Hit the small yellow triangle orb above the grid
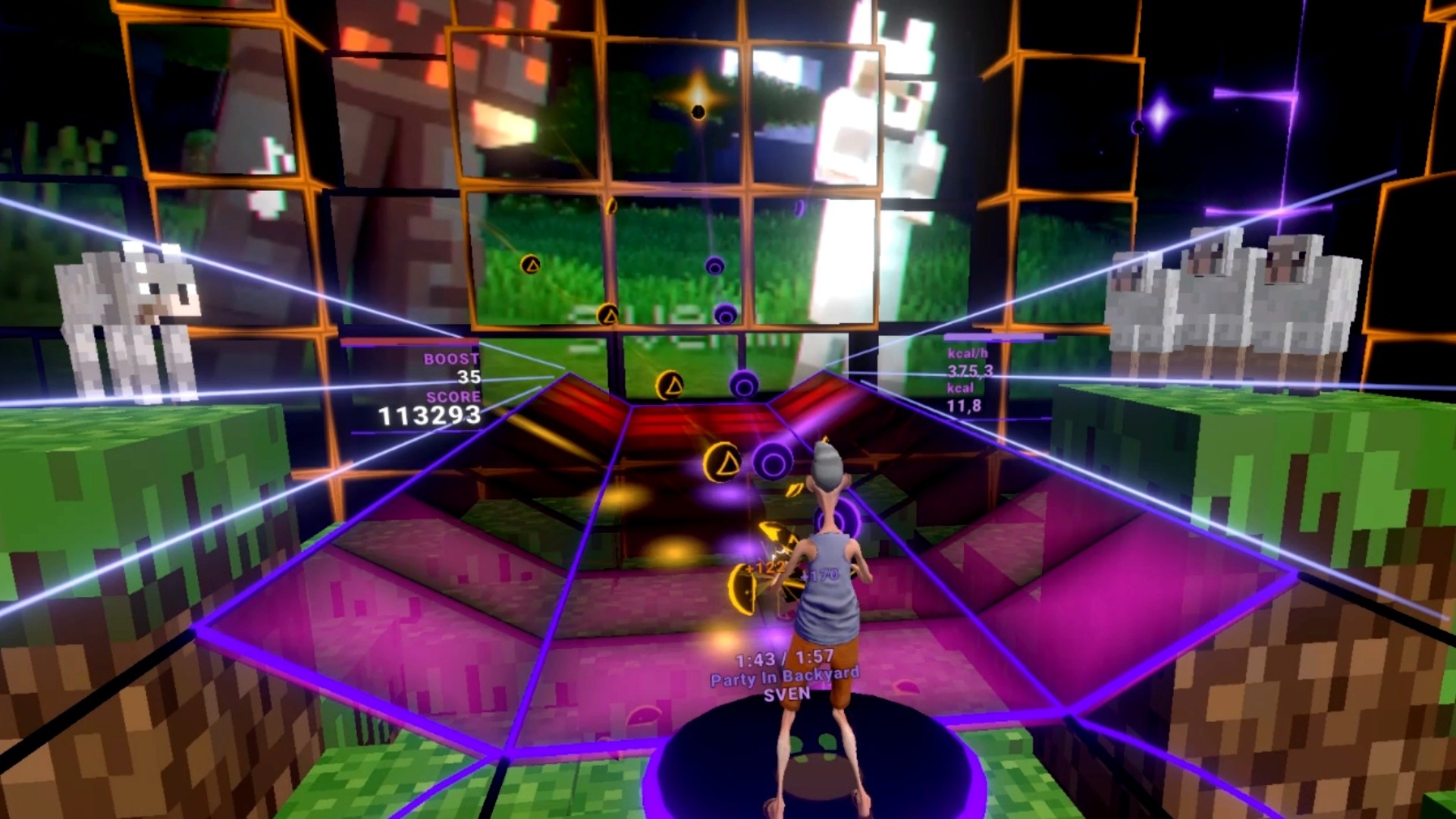Viewport: 1456px width, 819px height. click(x=608, y=312)
